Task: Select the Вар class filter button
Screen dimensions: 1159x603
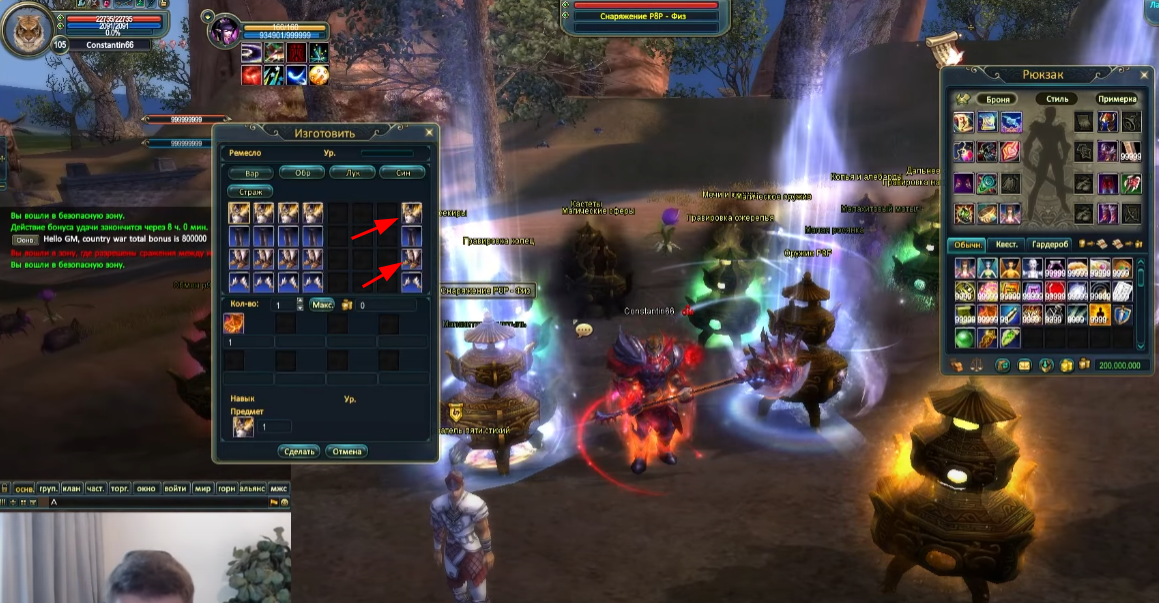Action: [x=251, y=172]
